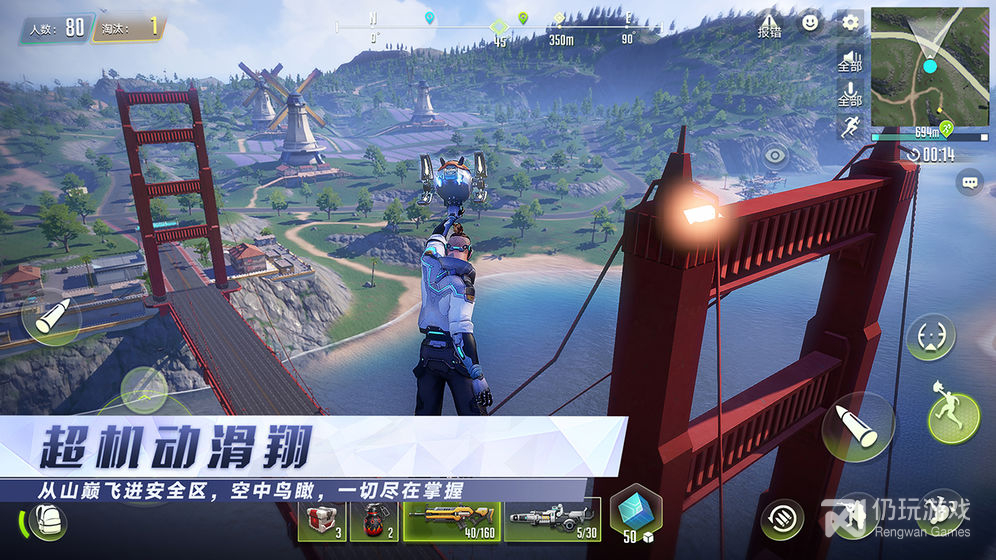Open the minimap

[929, 66]
